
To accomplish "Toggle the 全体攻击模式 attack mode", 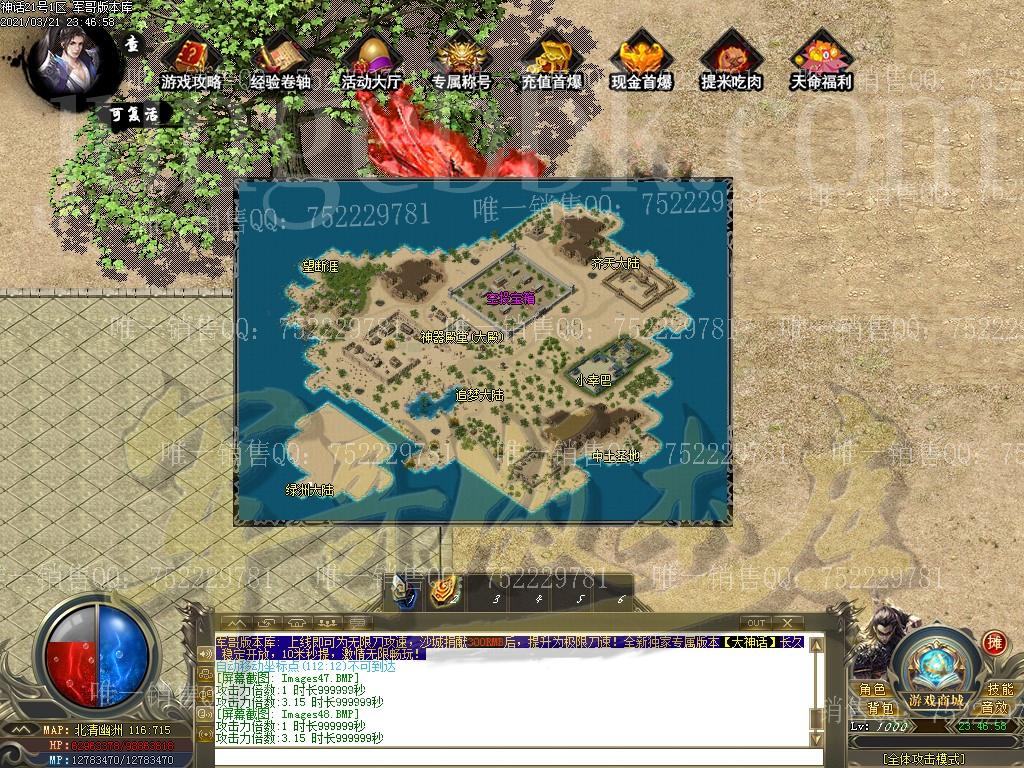I will pyautogui.click(x=923, y=760).
